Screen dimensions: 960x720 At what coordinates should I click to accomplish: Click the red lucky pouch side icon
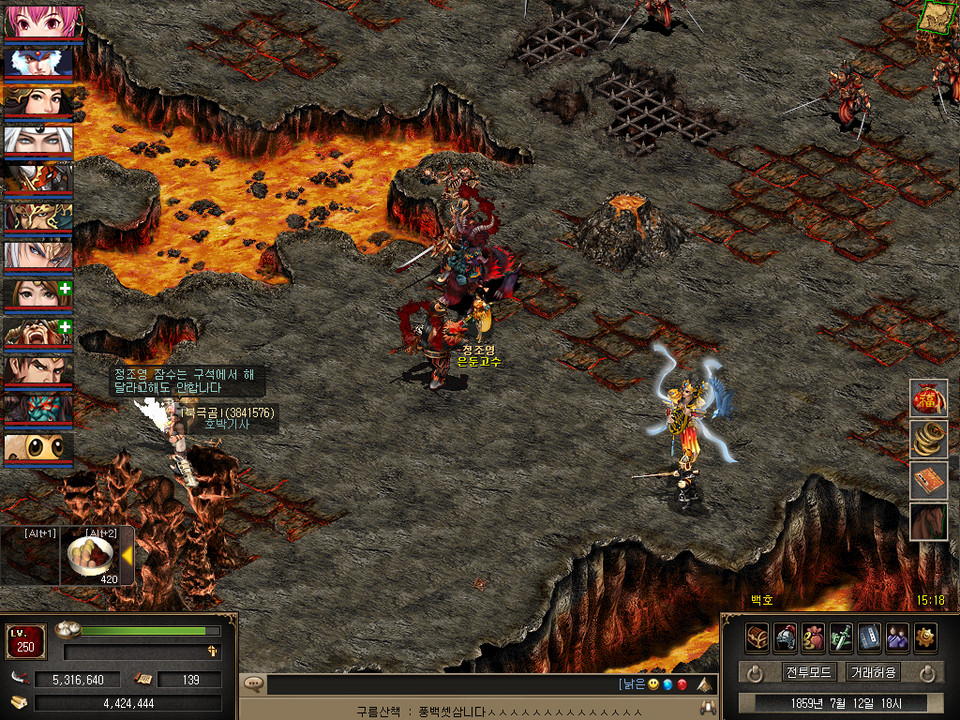pos(928,398)
